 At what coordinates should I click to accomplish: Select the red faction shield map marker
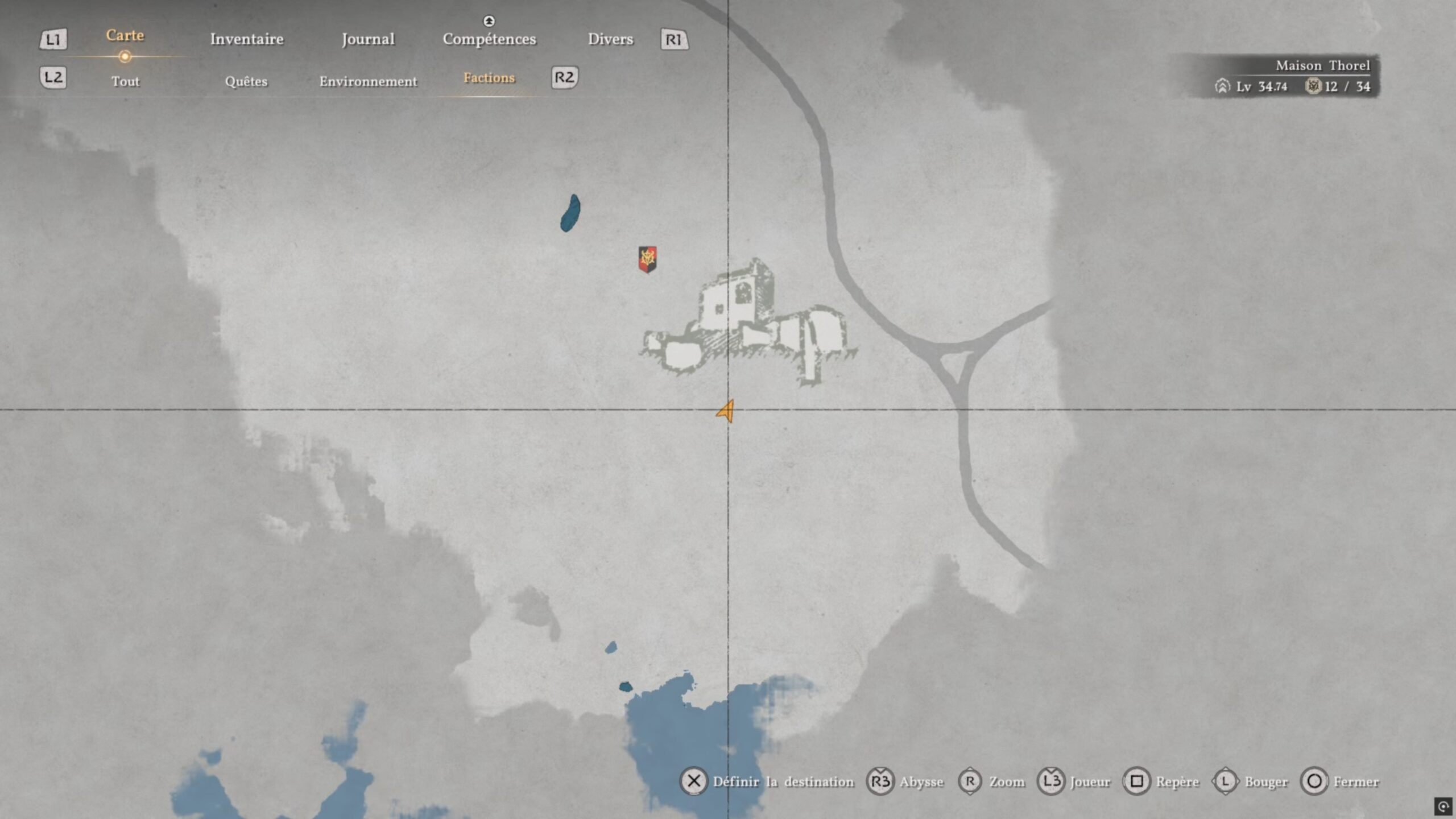(x=647, y=259)
